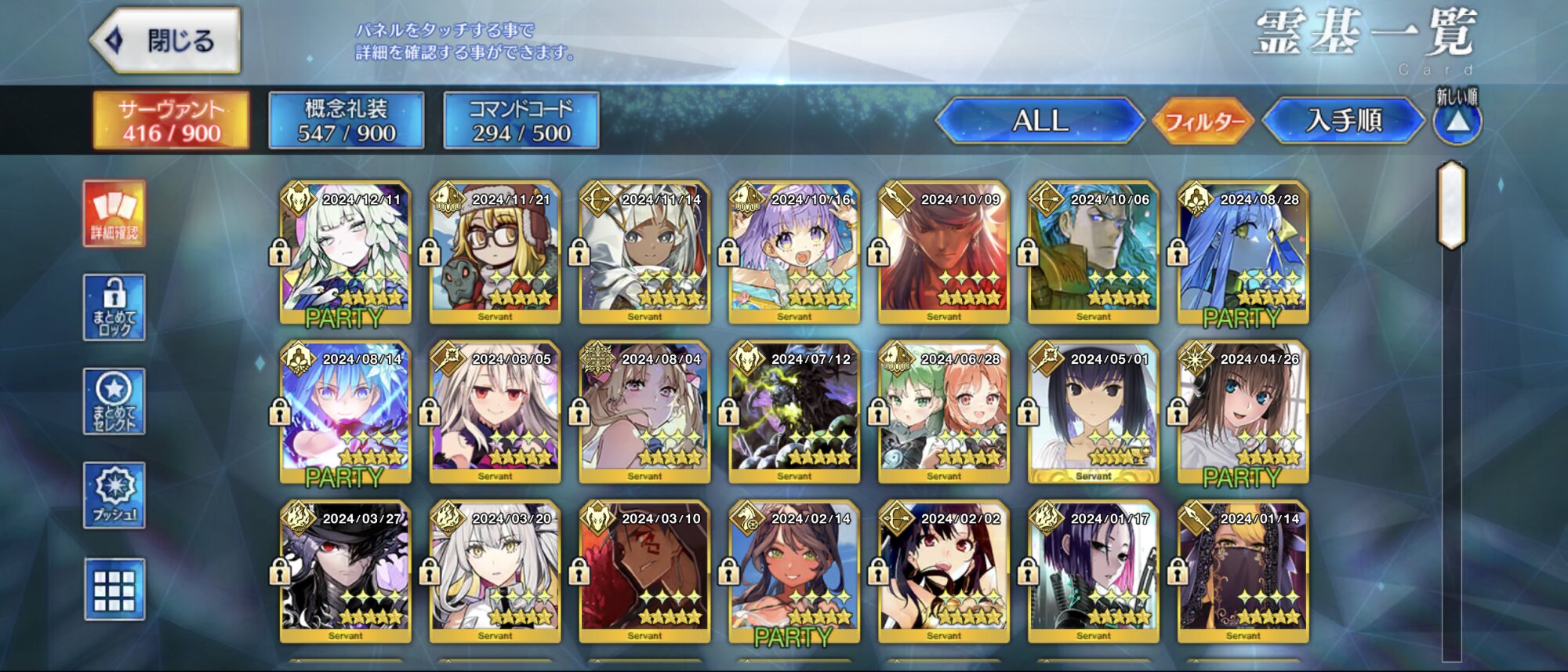Show the コマンドコード tab
The image size is (1568, 672).
[521, 121]
